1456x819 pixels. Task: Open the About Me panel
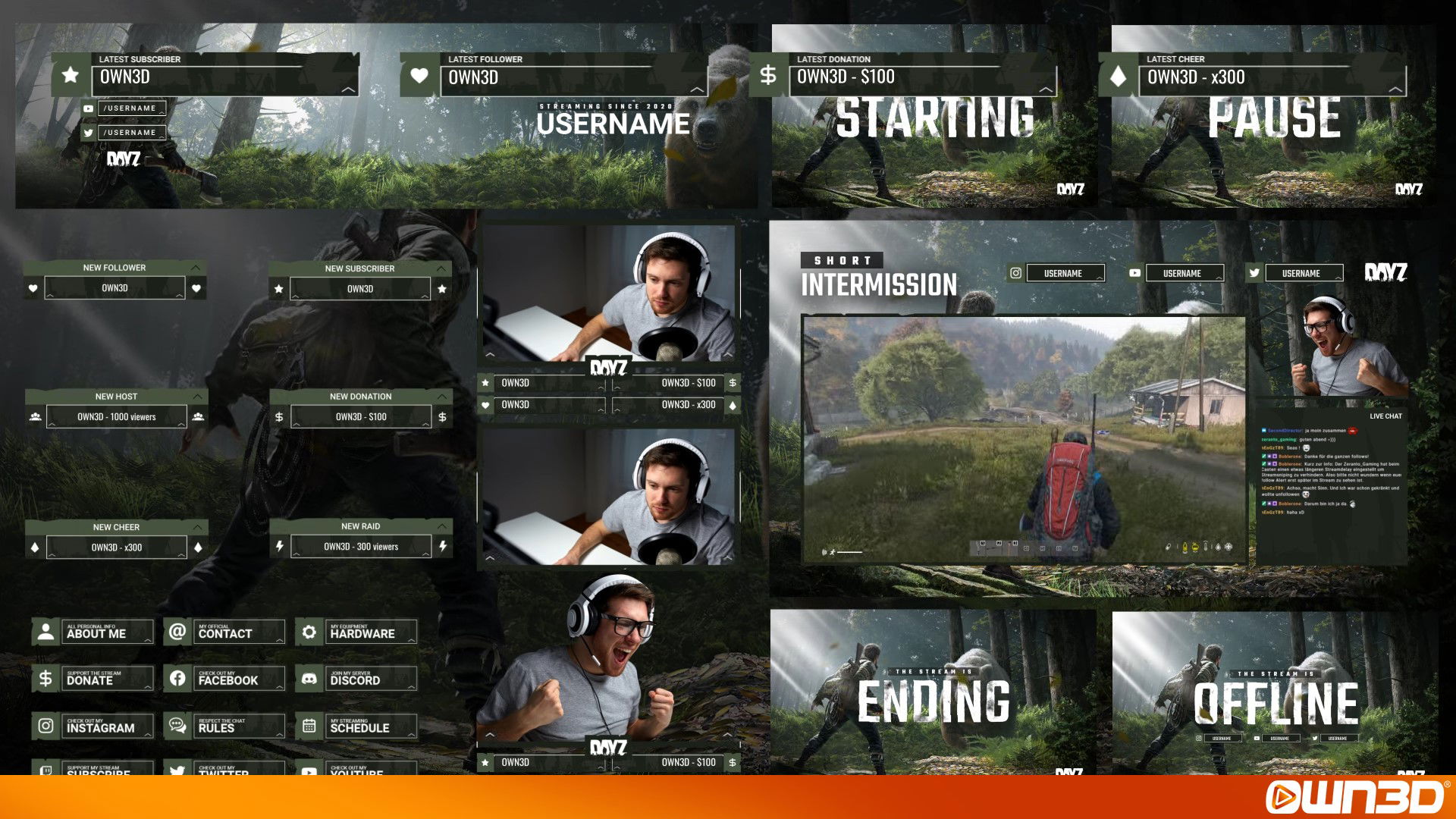click(x=93, y=632)
